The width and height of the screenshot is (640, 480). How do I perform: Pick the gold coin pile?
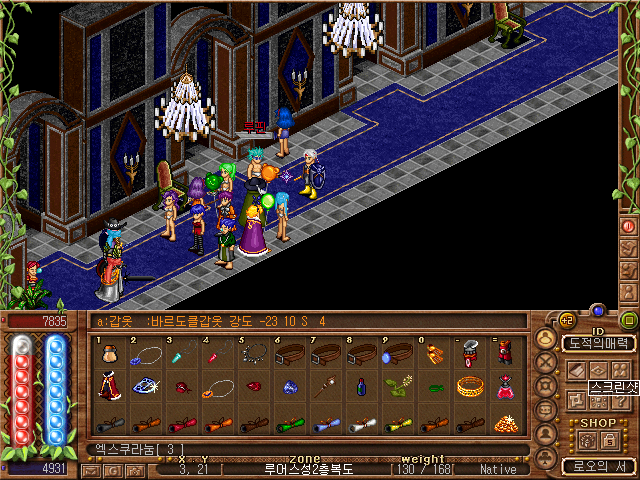(x=506, y=421)
